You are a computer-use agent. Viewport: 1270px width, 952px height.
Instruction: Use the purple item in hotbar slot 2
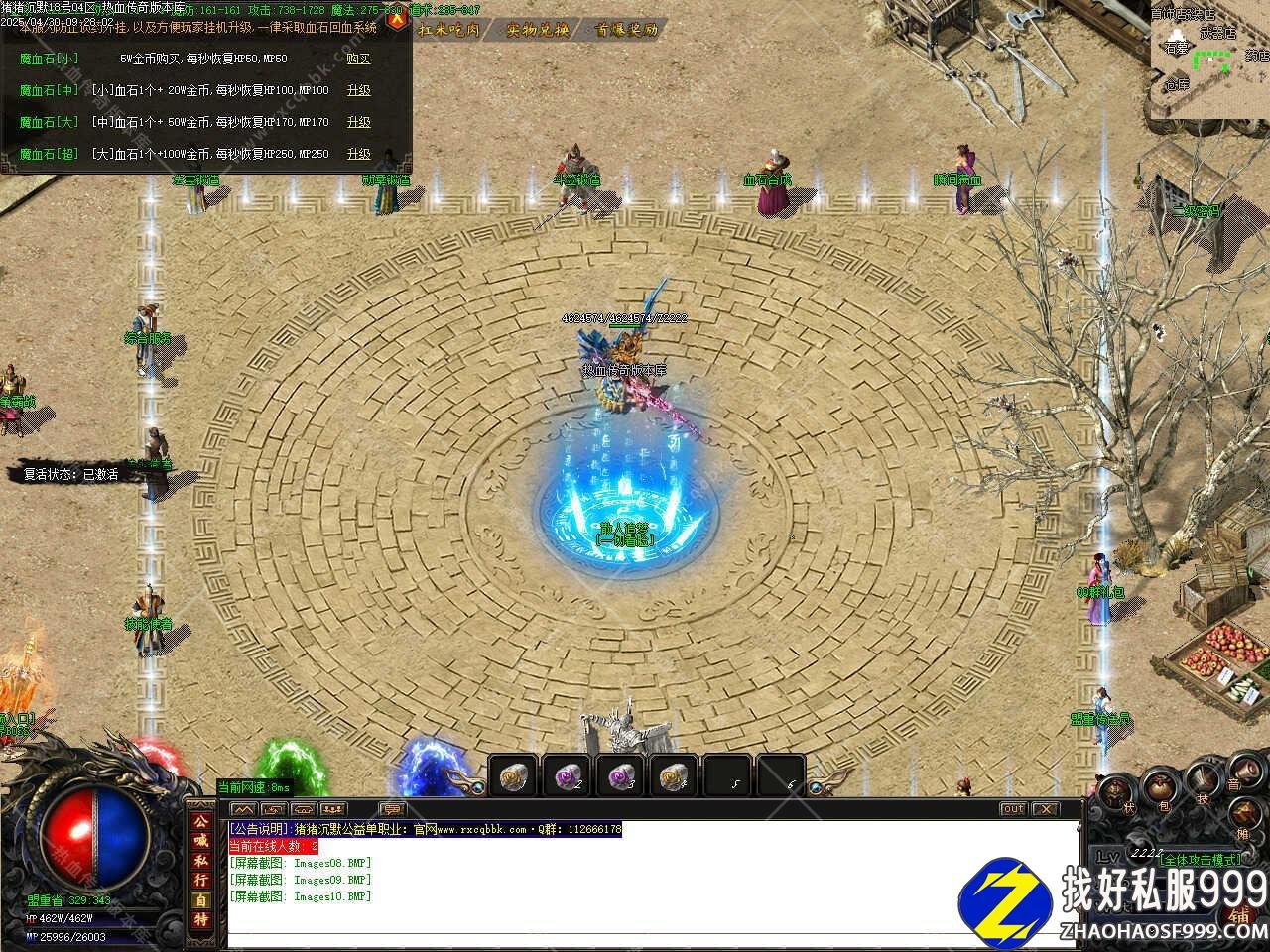(567, 775)
